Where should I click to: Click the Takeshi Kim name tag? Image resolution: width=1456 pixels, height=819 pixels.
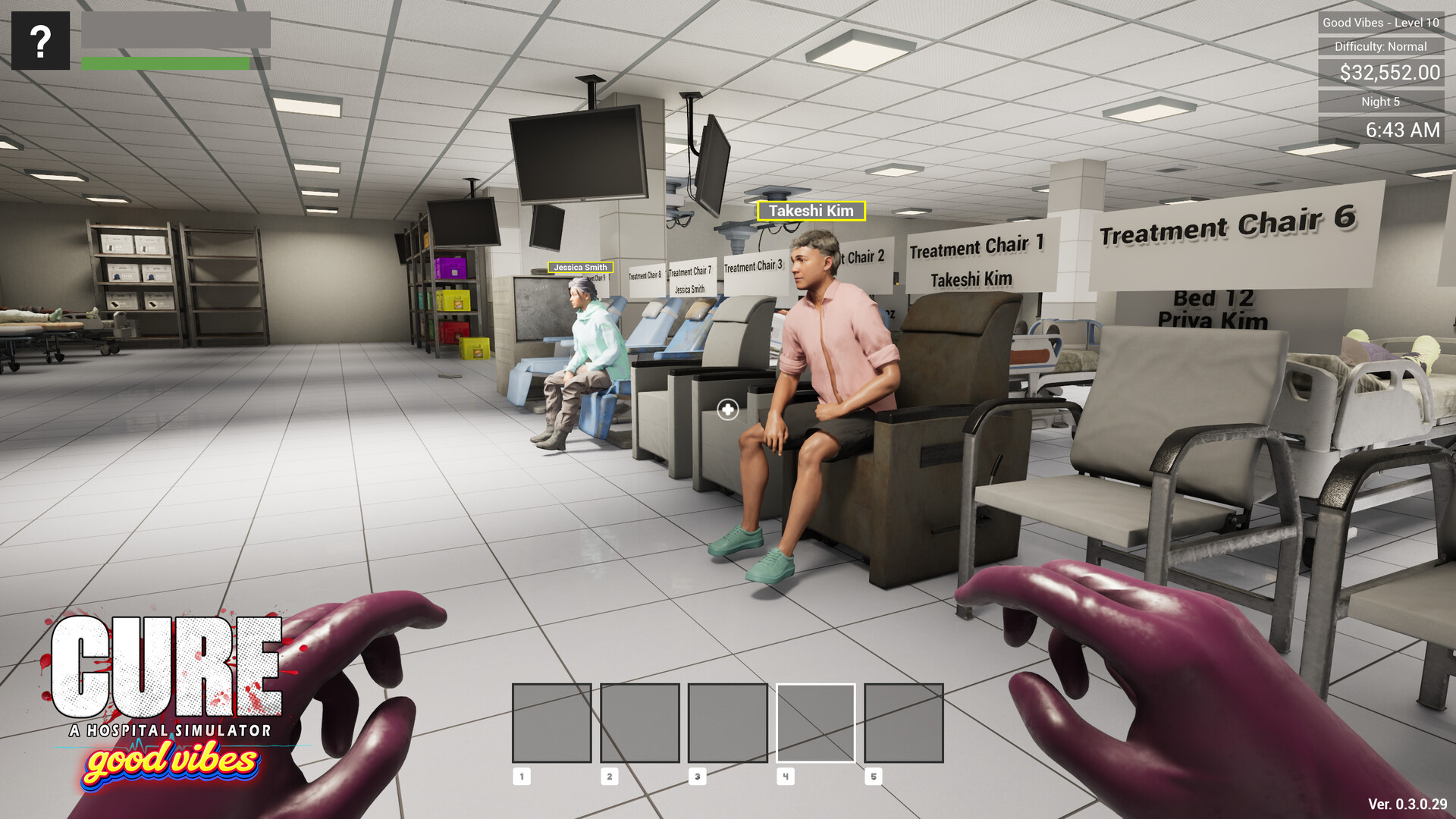click(811, 212)
